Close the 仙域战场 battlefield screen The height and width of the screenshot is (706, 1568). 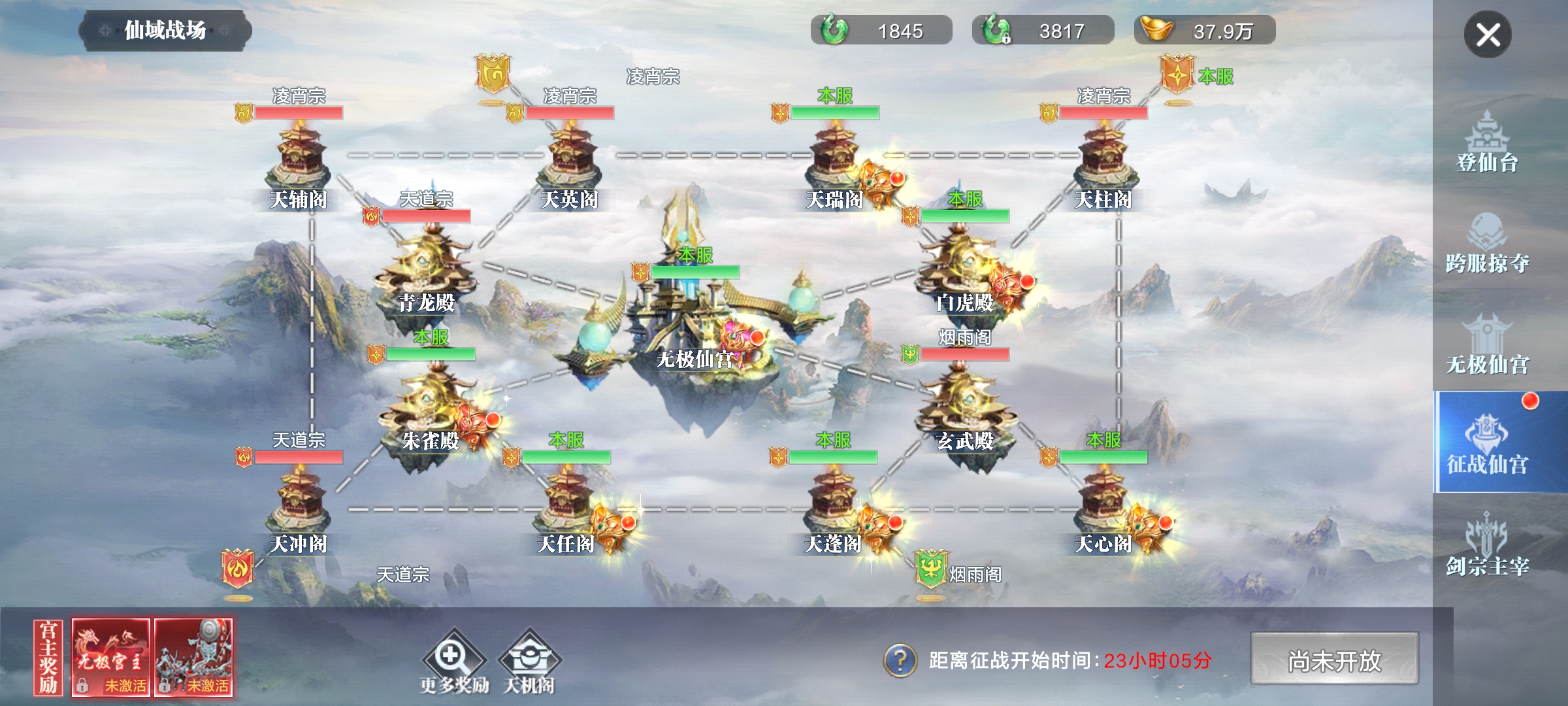tap(1487, 34)
